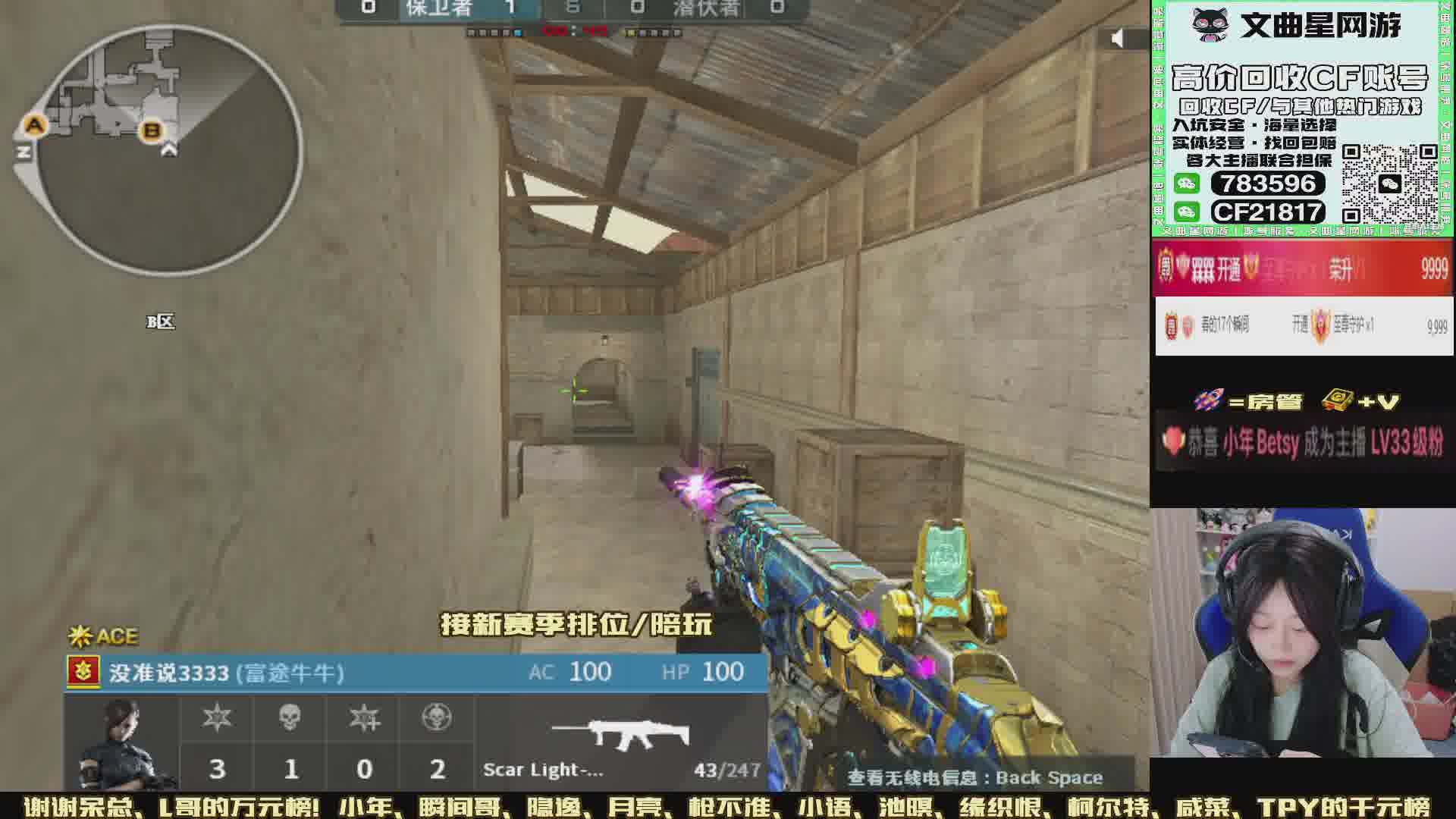This screenshot has width=1456, height=819.
Task: Open the streamer webcam feed
Action: 1302,633
